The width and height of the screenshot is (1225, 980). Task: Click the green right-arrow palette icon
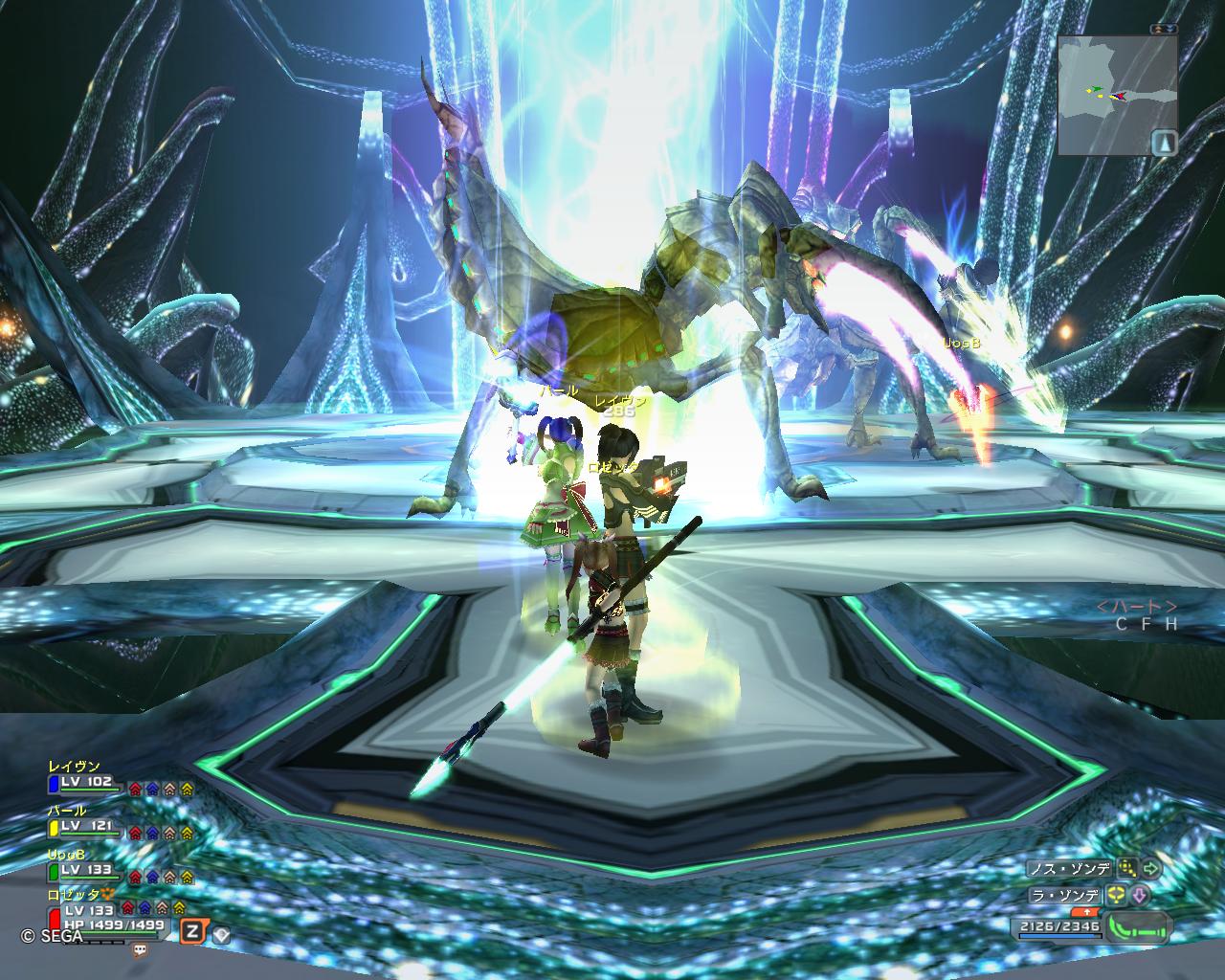coord(1151,869)
